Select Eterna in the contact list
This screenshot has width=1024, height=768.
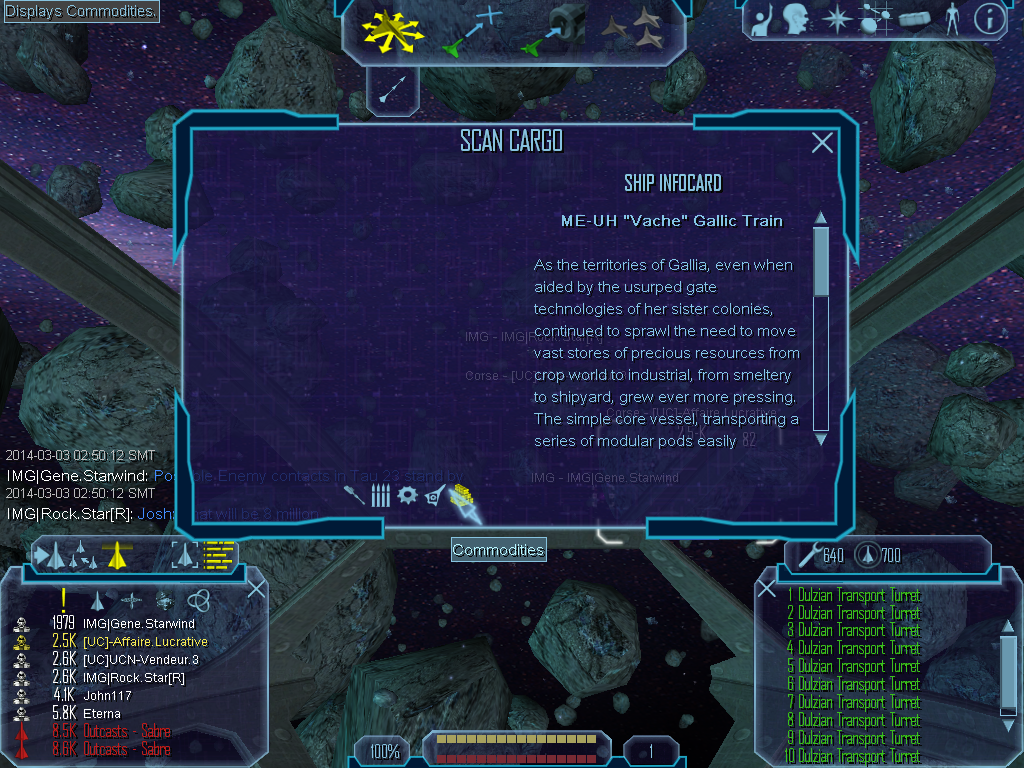(102, 713)
